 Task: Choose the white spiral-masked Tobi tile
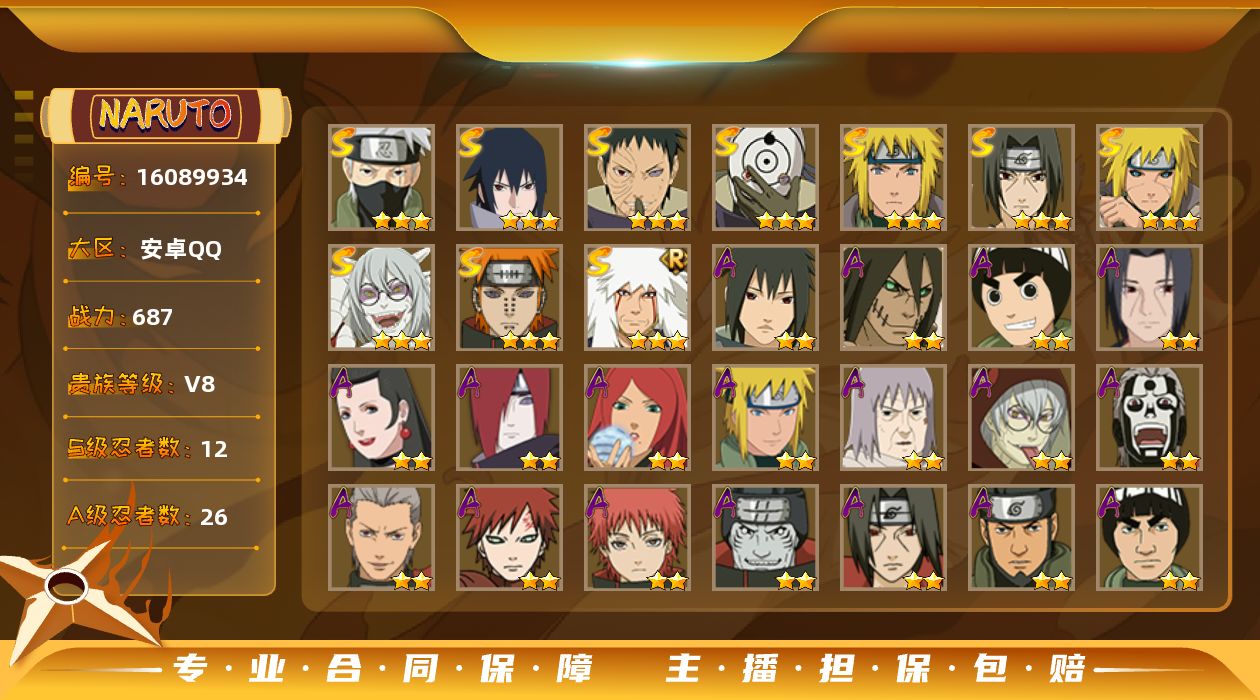765,177
